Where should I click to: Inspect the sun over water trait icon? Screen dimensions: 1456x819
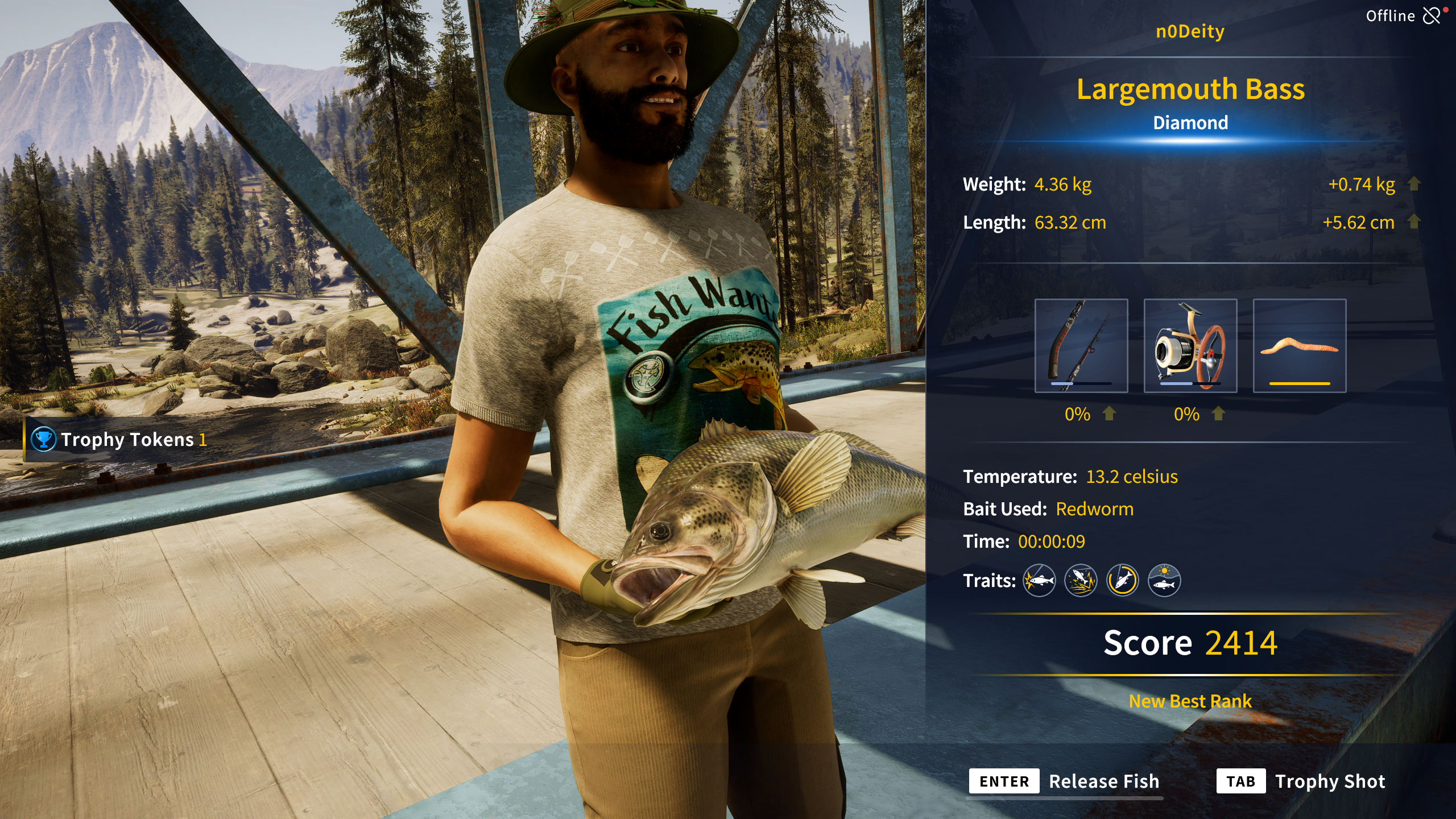1164,581
